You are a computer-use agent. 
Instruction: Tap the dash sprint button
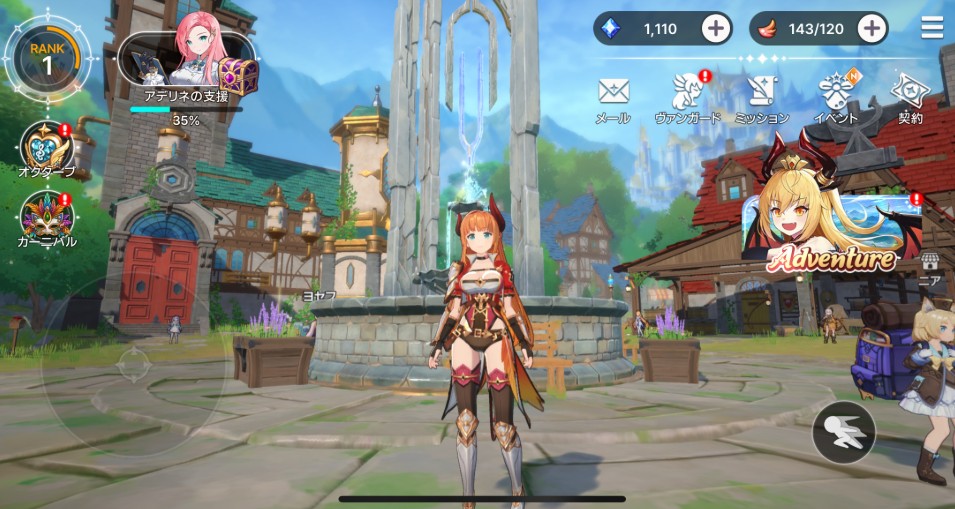(844, 432)
